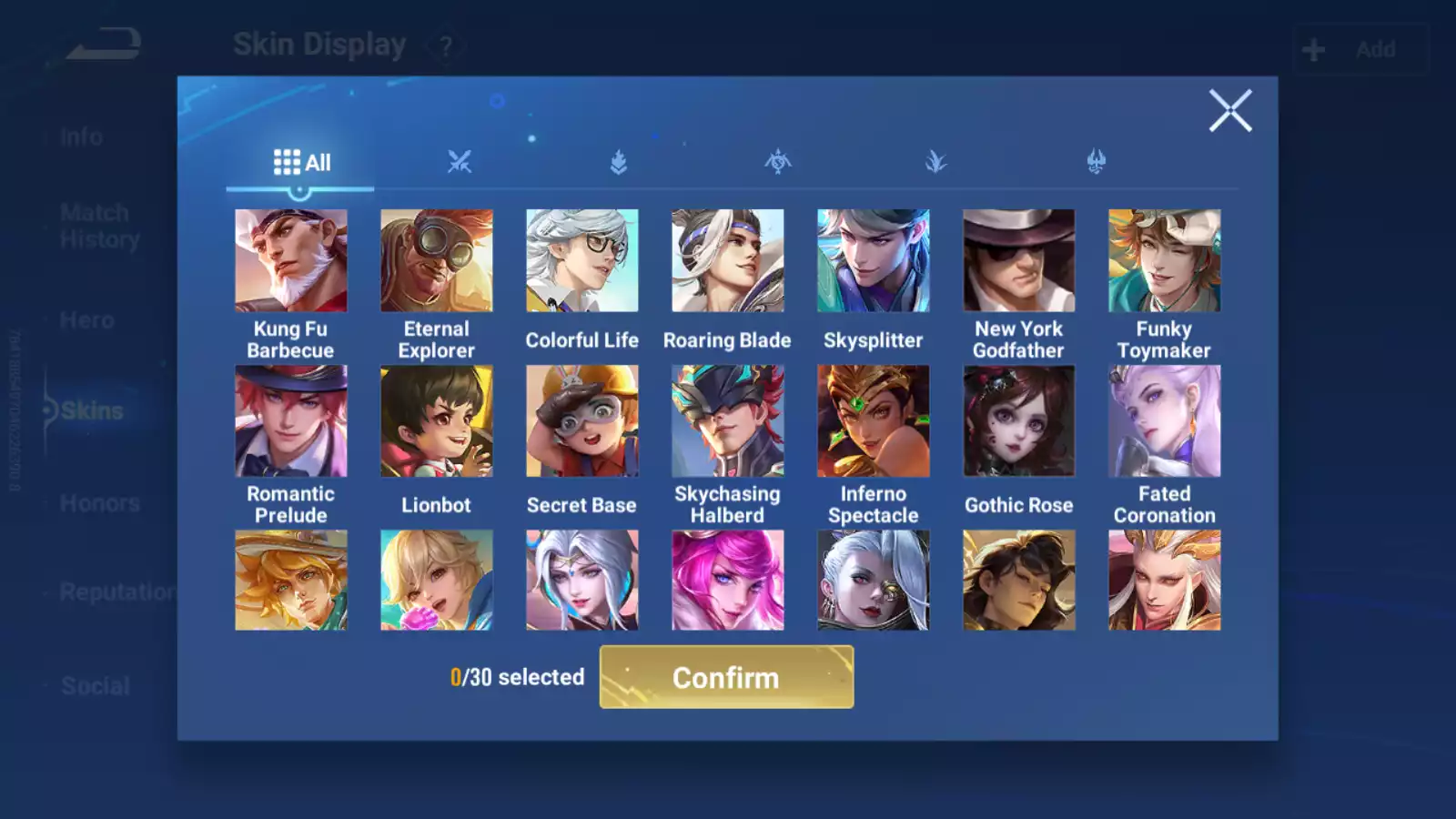1456x819 pixels.
Task: Select the Roaring Blade skin
Action: (727, 261)
